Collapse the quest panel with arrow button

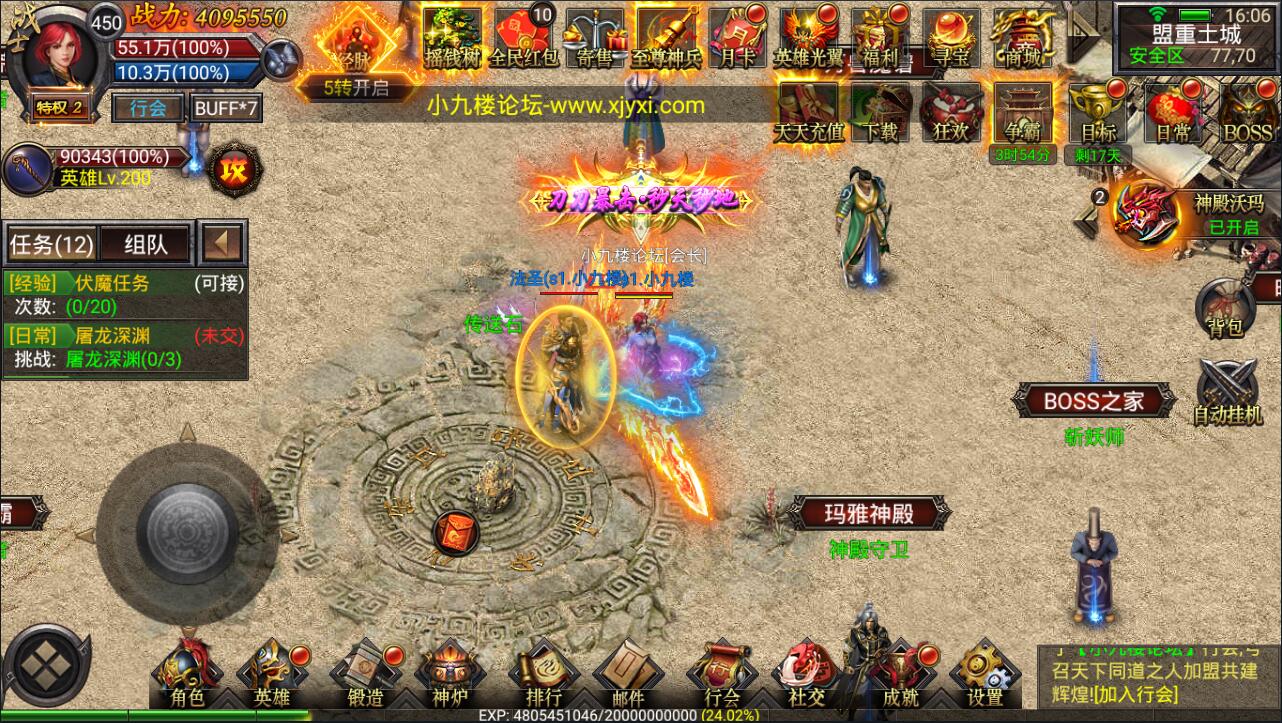(x=223, y=242)
